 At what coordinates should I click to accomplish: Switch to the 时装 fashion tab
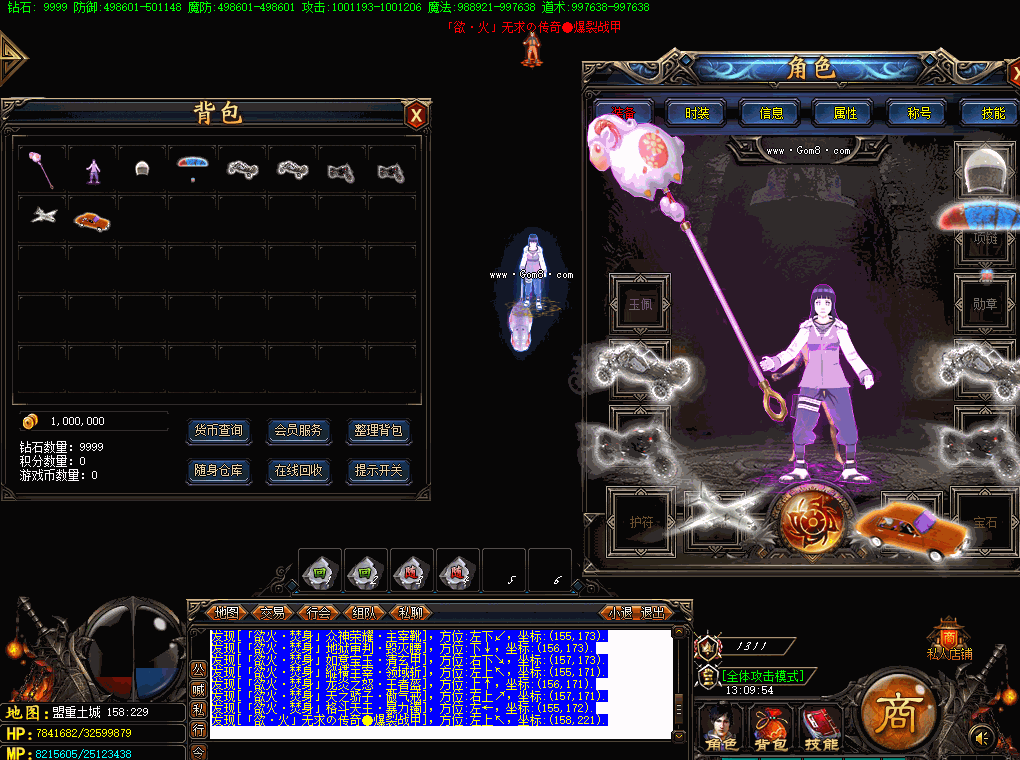(x=697, y=114)
